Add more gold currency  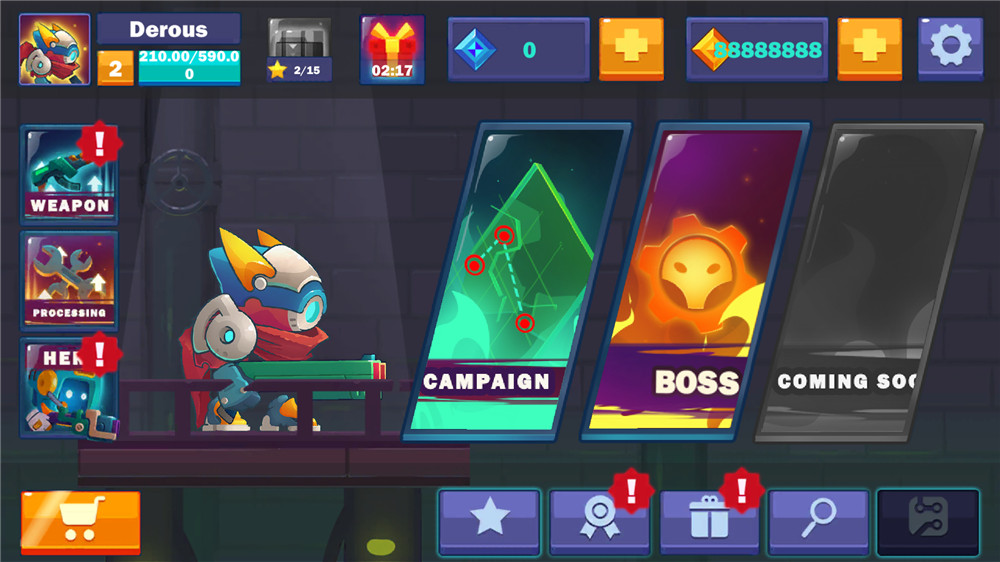click(869, 48)
